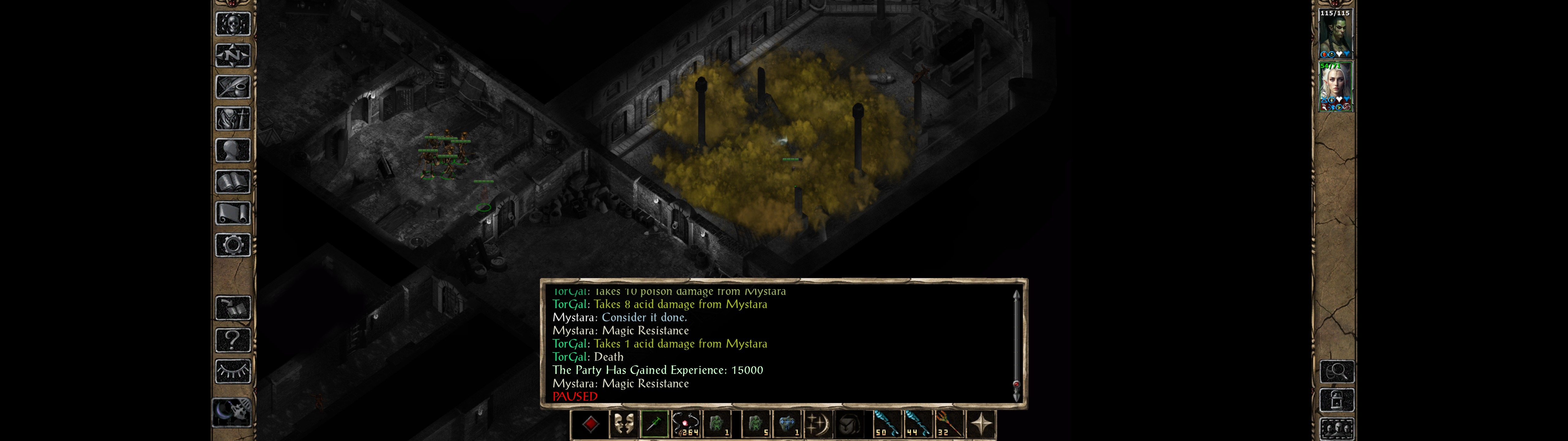Viewport: 1568px width, 441px height.
Task: Open the options gear button
Action: click(x=232, y=245)
